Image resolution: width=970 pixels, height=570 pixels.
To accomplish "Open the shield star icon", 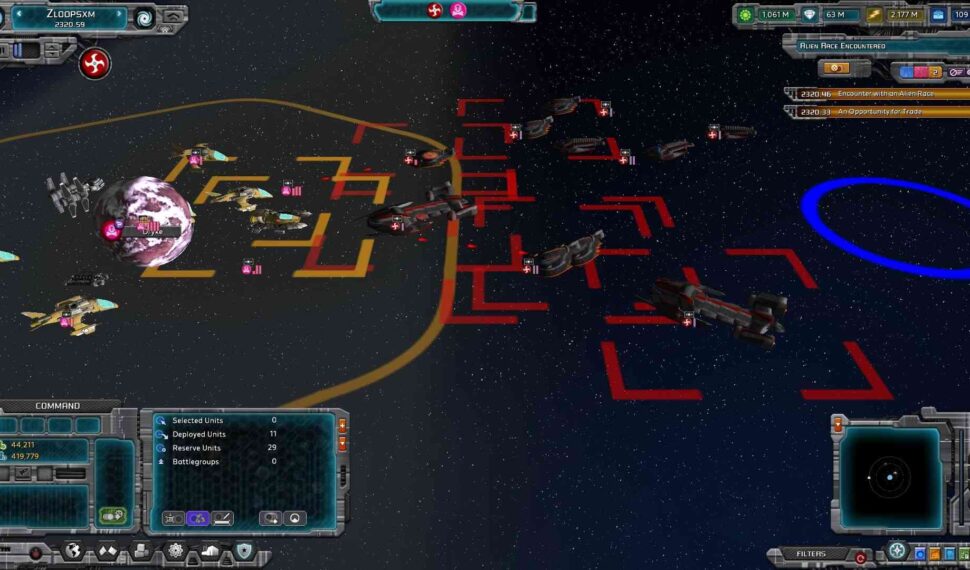I will coord(244,551).
